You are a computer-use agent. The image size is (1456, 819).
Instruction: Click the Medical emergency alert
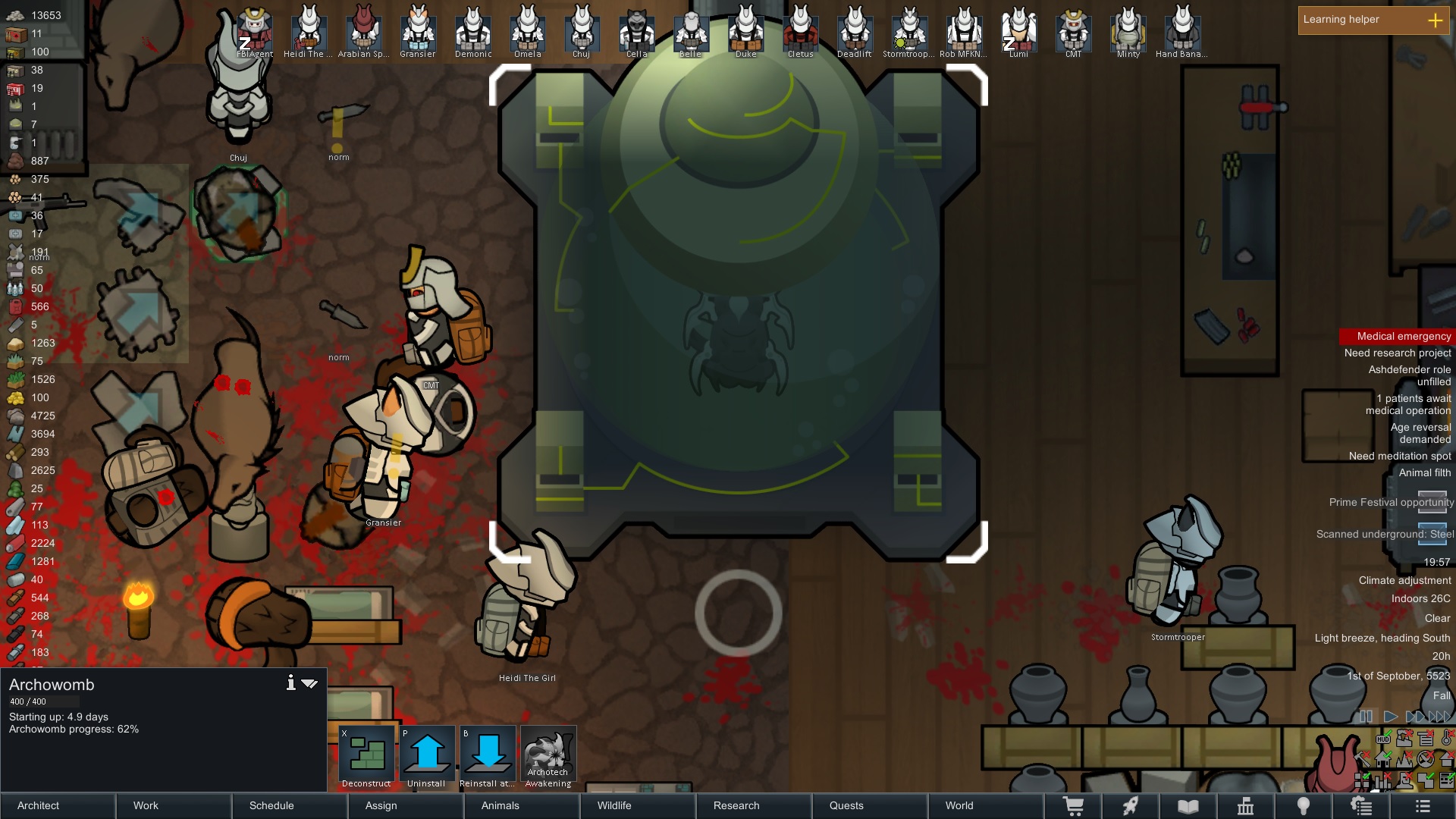pyautogui.click(x=1403, y=336)
